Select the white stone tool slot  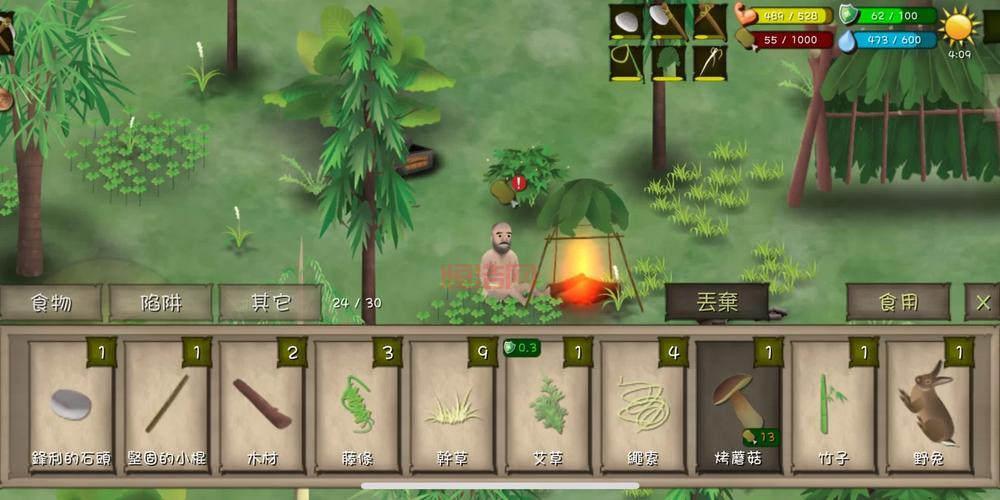tap(627, 21)
